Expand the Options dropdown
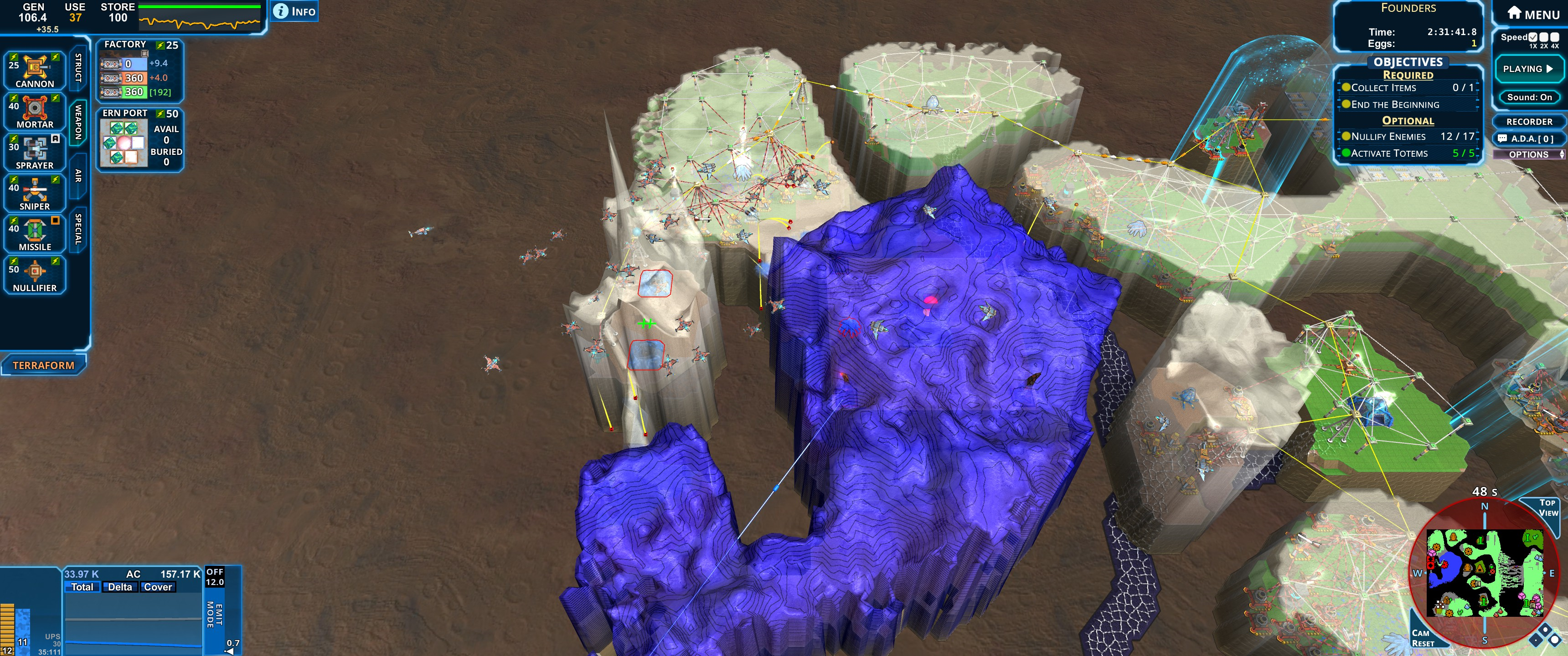Viewport: 1568px width, 656px height. (x=1529, y=154)
